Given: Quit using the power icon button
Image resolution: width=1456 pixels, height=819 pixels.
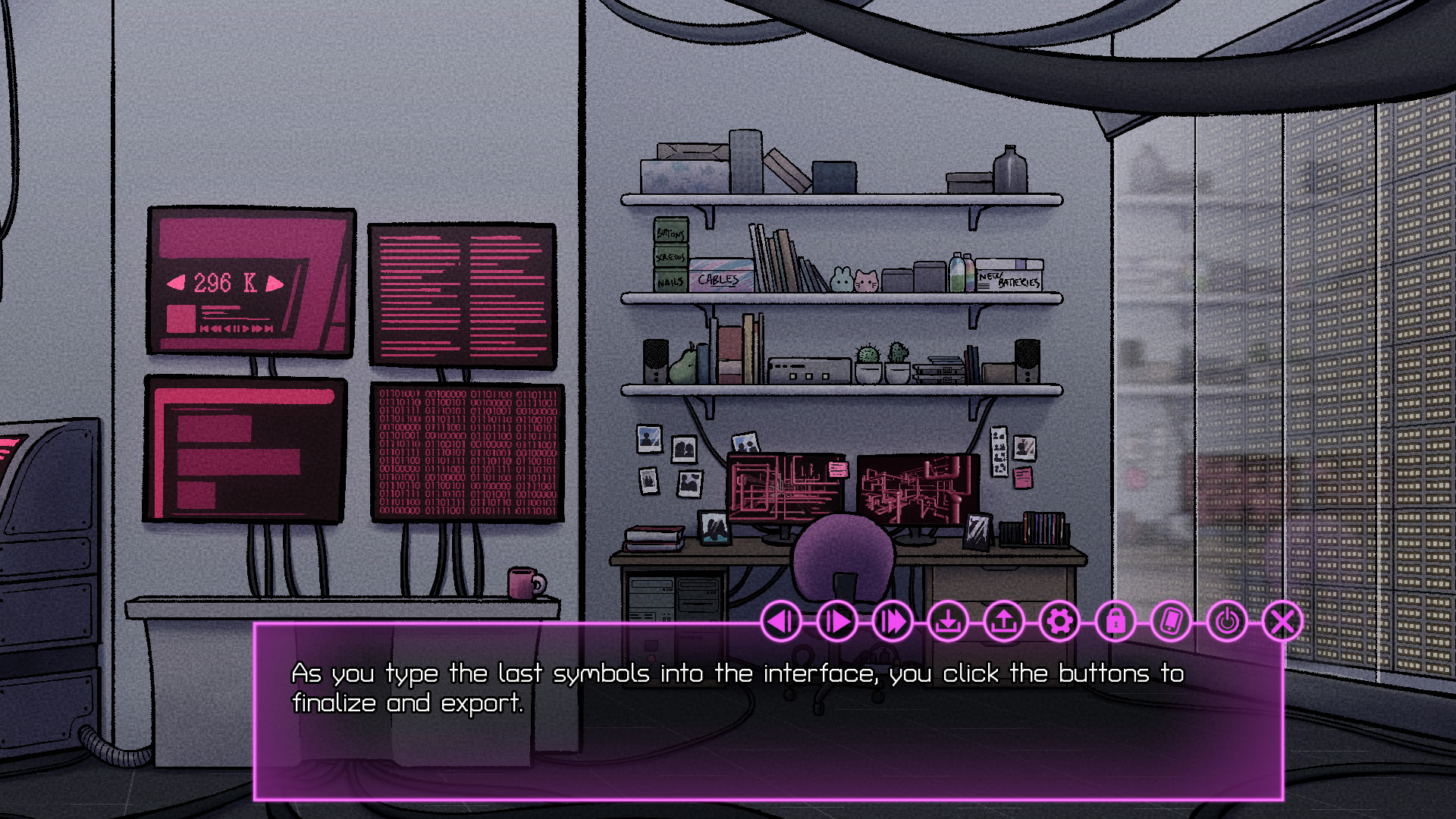Looking at the screenshot, I should click(1227, 622).
